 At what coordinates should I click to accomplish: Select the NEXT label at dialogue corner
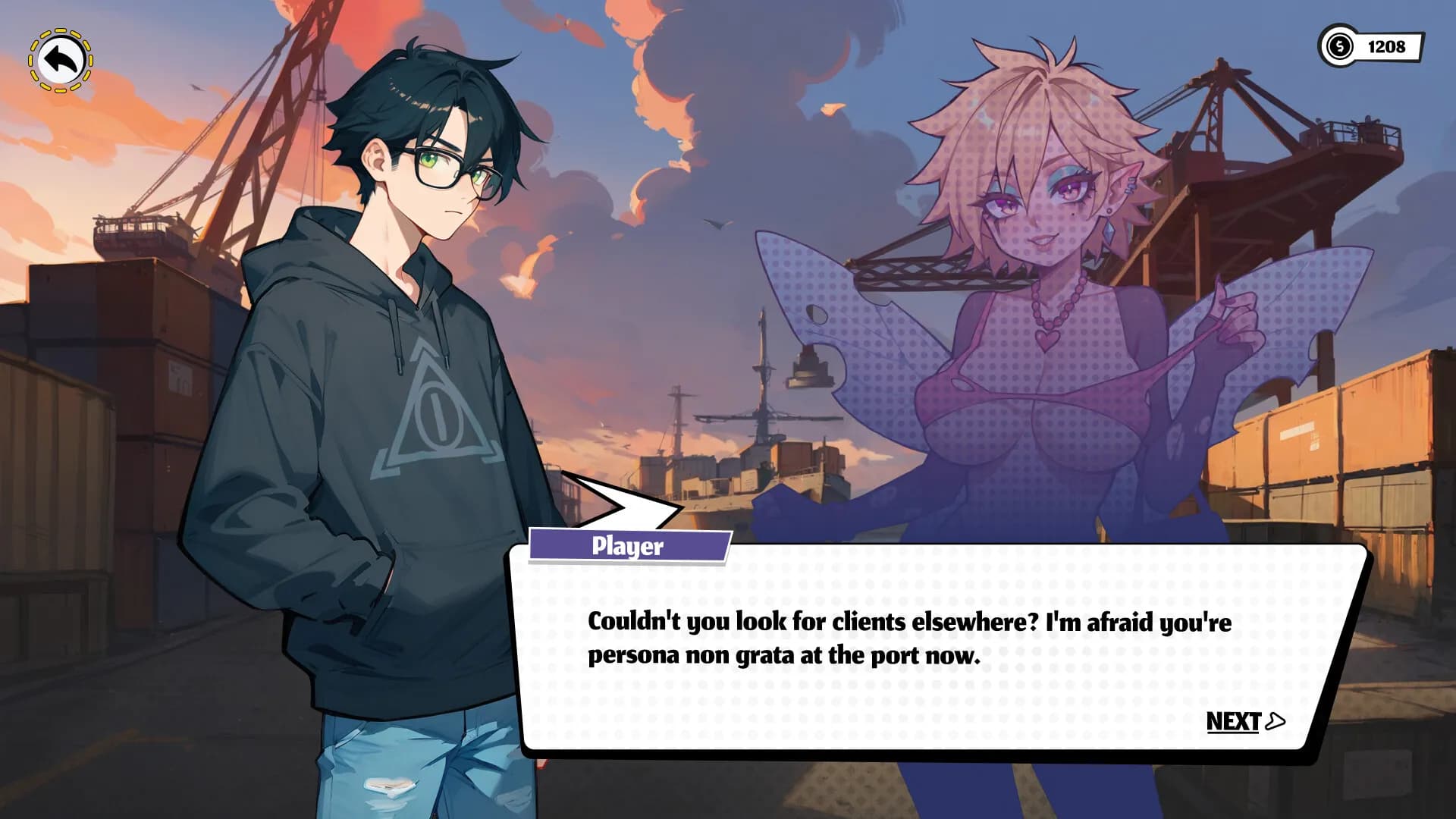[x=1236, y=723]
